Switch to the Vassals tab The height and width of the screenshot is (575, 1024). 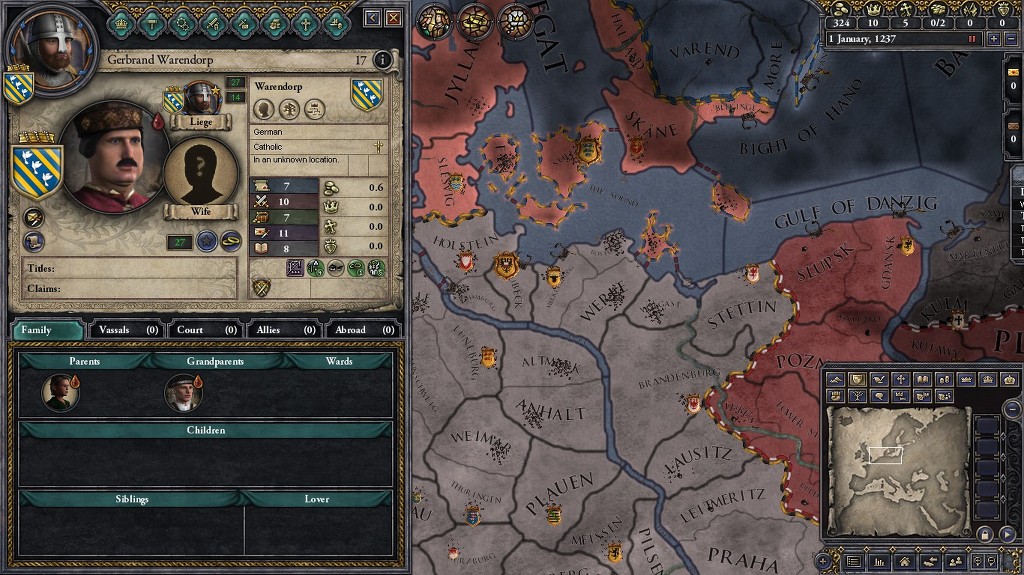pyautogui.click(x=126, y=329)
